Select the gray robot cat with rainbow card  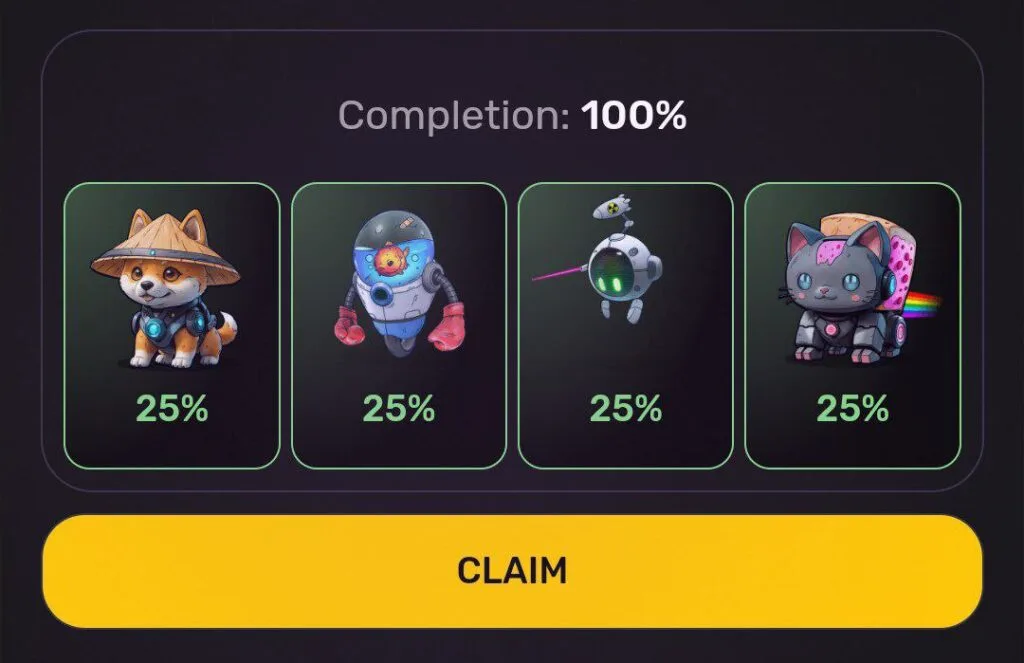852,325
